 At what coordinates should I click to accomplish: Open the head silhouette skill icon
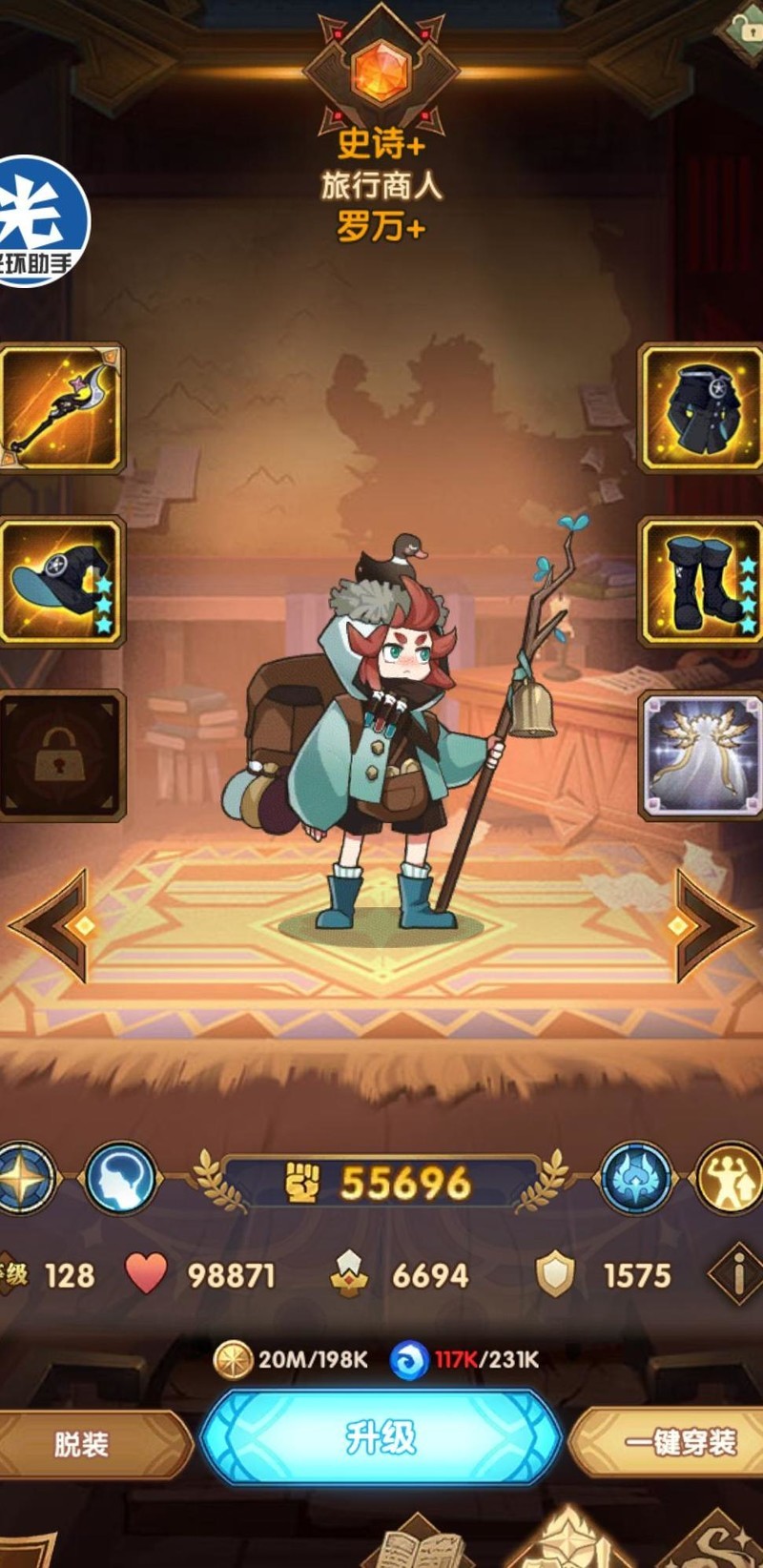tap(120, 1180)
